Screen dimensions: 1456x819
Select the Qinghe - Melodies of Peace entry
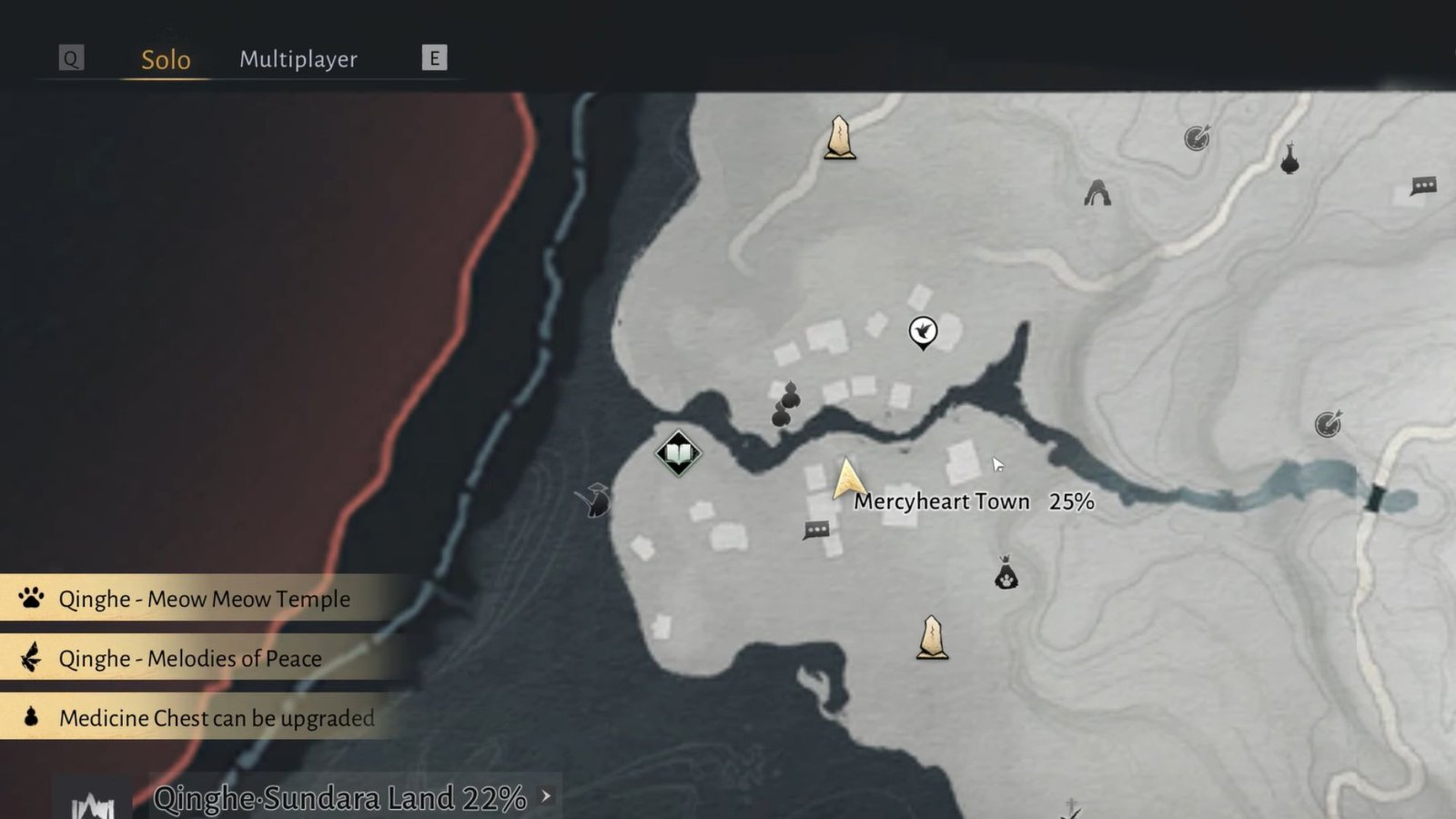pyautogui.click(x=190, y=658)
